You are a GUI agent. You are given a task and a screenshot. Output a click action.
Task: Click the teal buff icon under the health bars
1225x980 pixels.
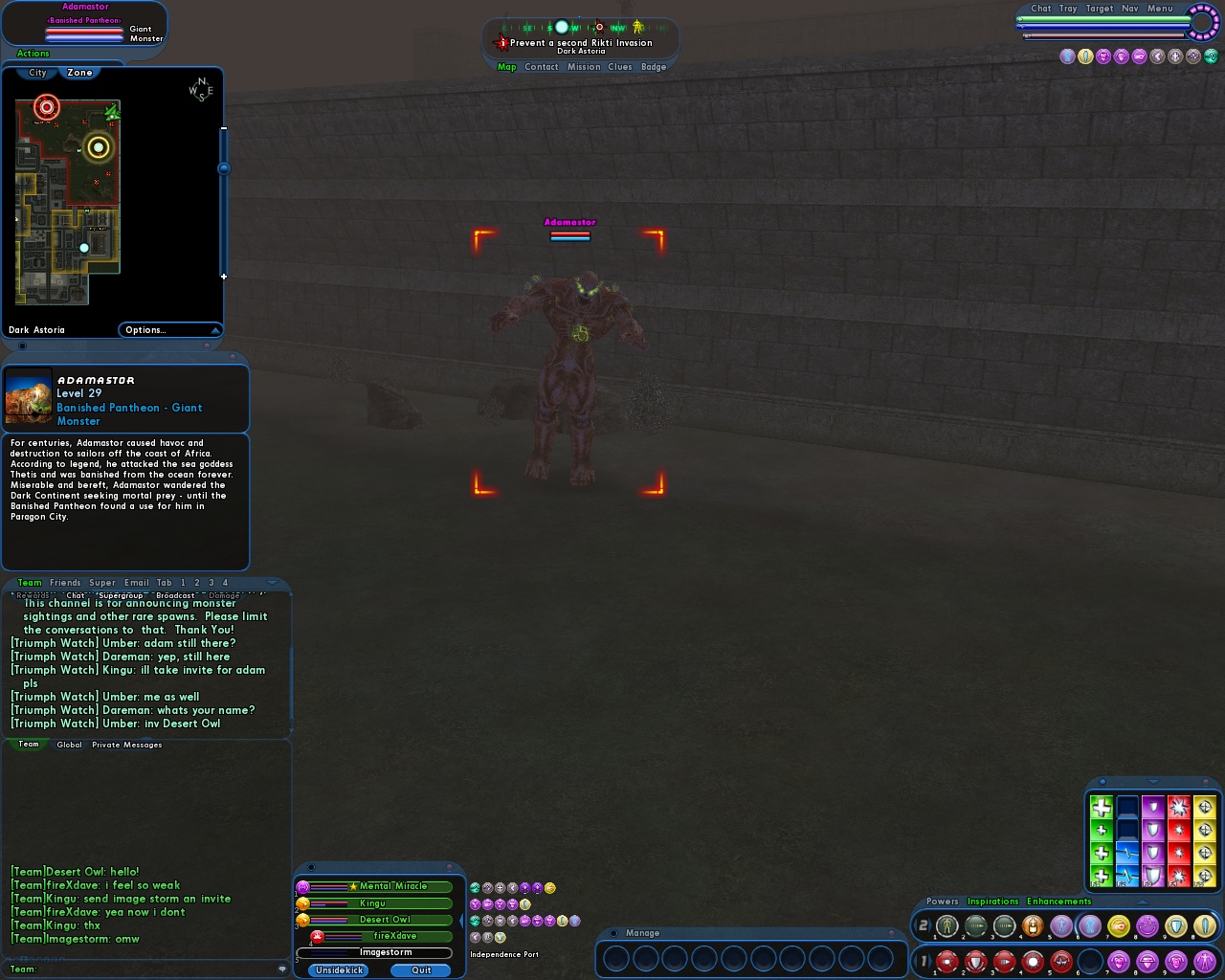click(x=1212, y=56)
